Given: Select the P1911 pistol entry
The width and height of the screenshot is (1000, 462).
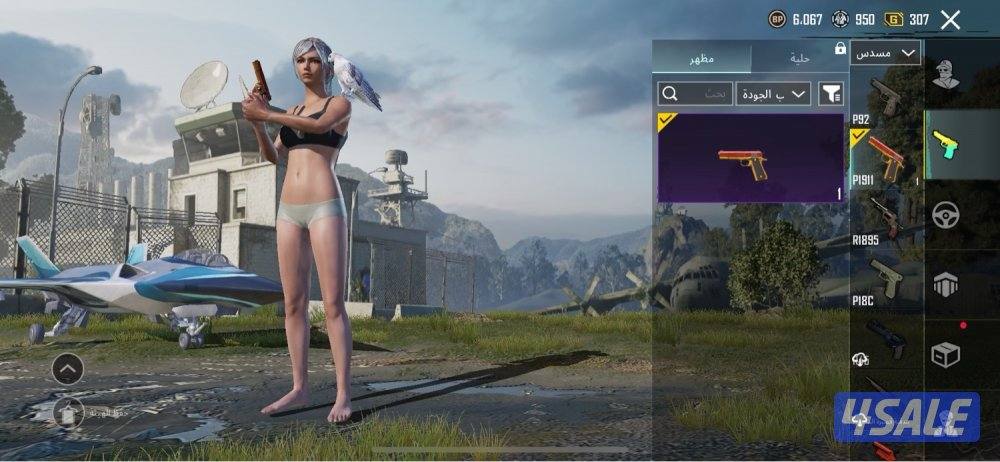Looking at the screenshot, I should click(x=885, y=157).
